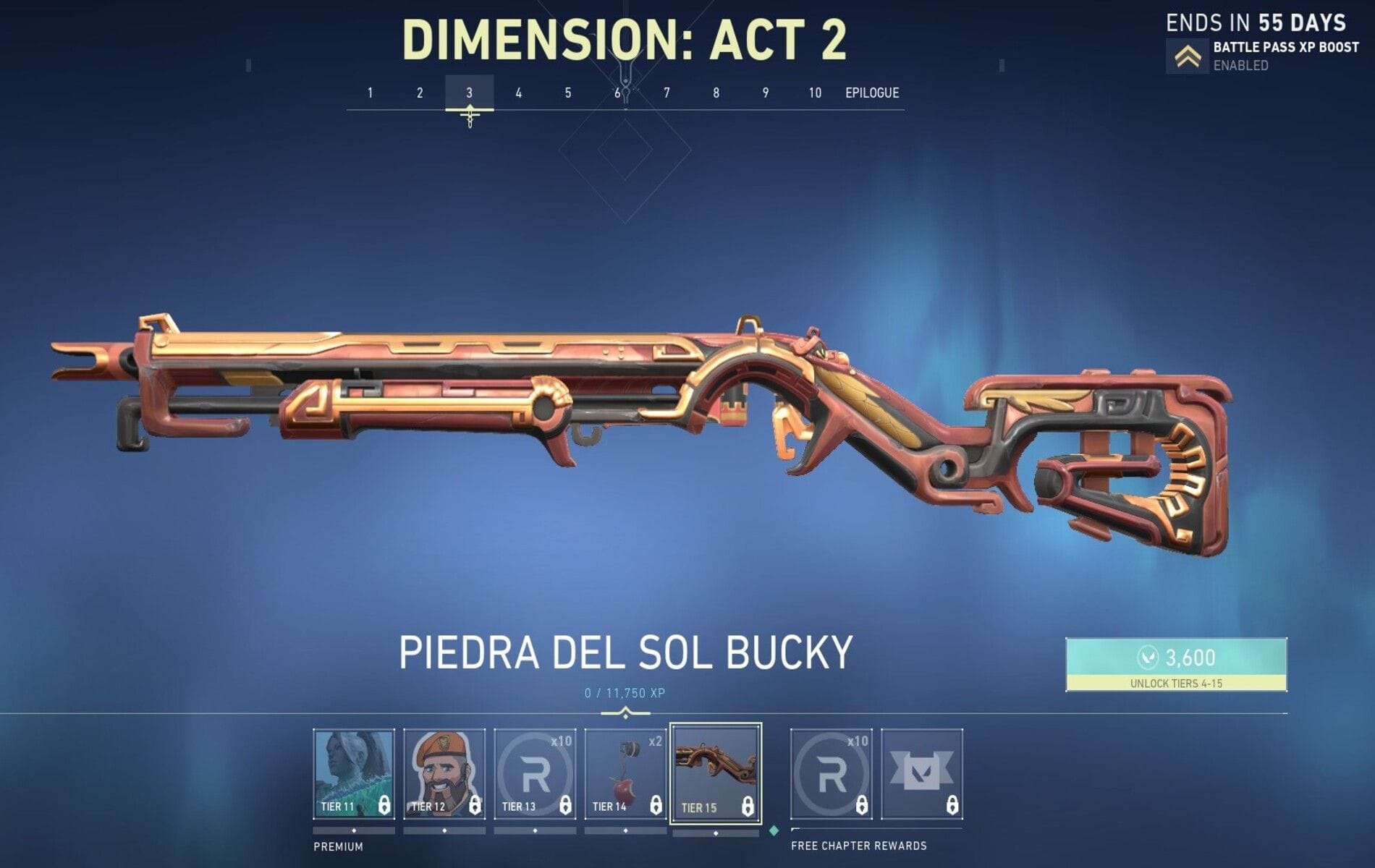This screenshot has width=1375, height=868.
Task: Select chapter 2 in the battle pass
Action: click(x=420, y=93)
